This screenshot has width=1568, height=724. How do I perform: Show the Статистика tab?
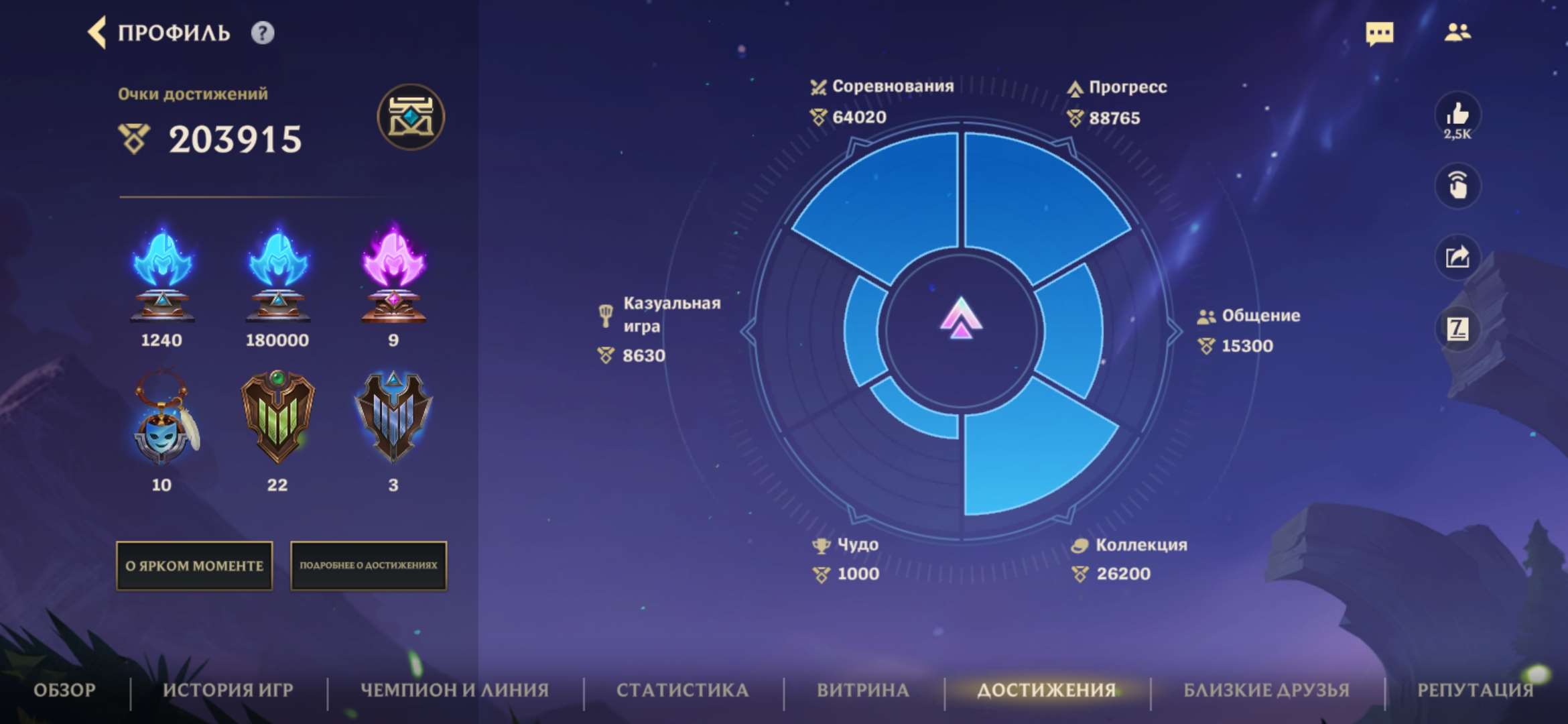coord(682,690)
